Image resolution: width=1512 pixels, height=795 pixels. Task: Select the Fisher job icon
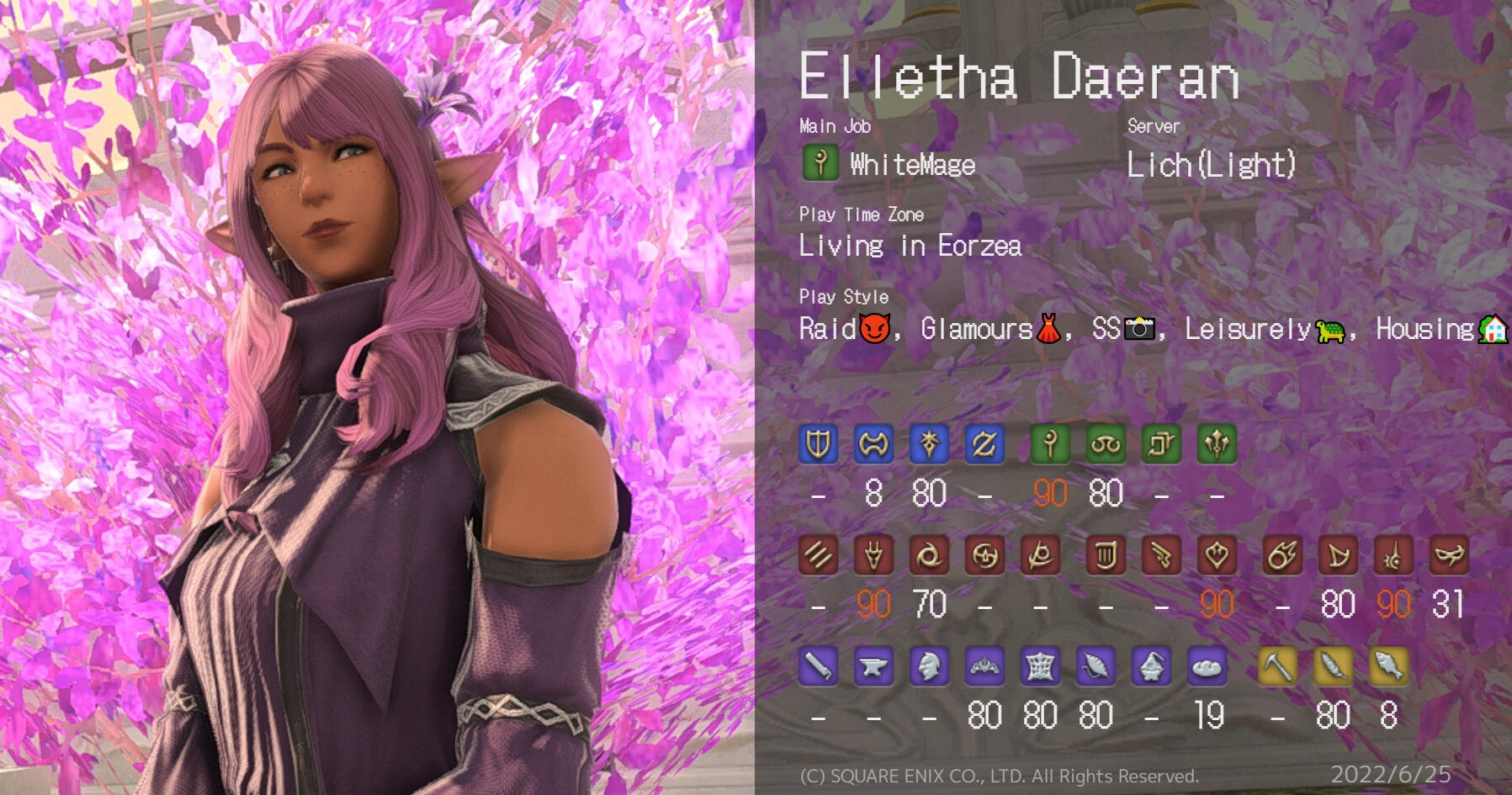click(x=1388, y=667)
